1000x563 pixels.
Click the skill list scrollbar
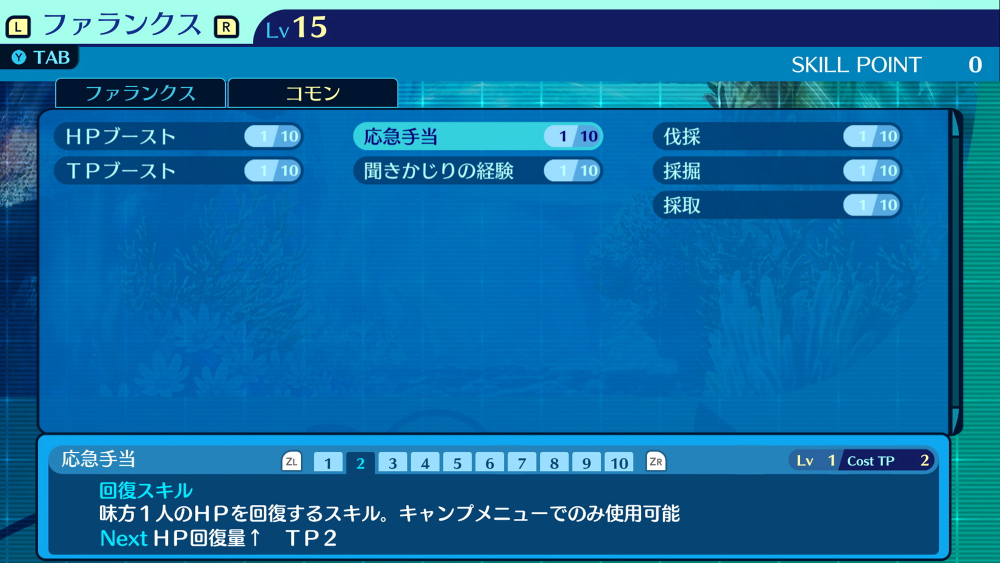[956, 270]
